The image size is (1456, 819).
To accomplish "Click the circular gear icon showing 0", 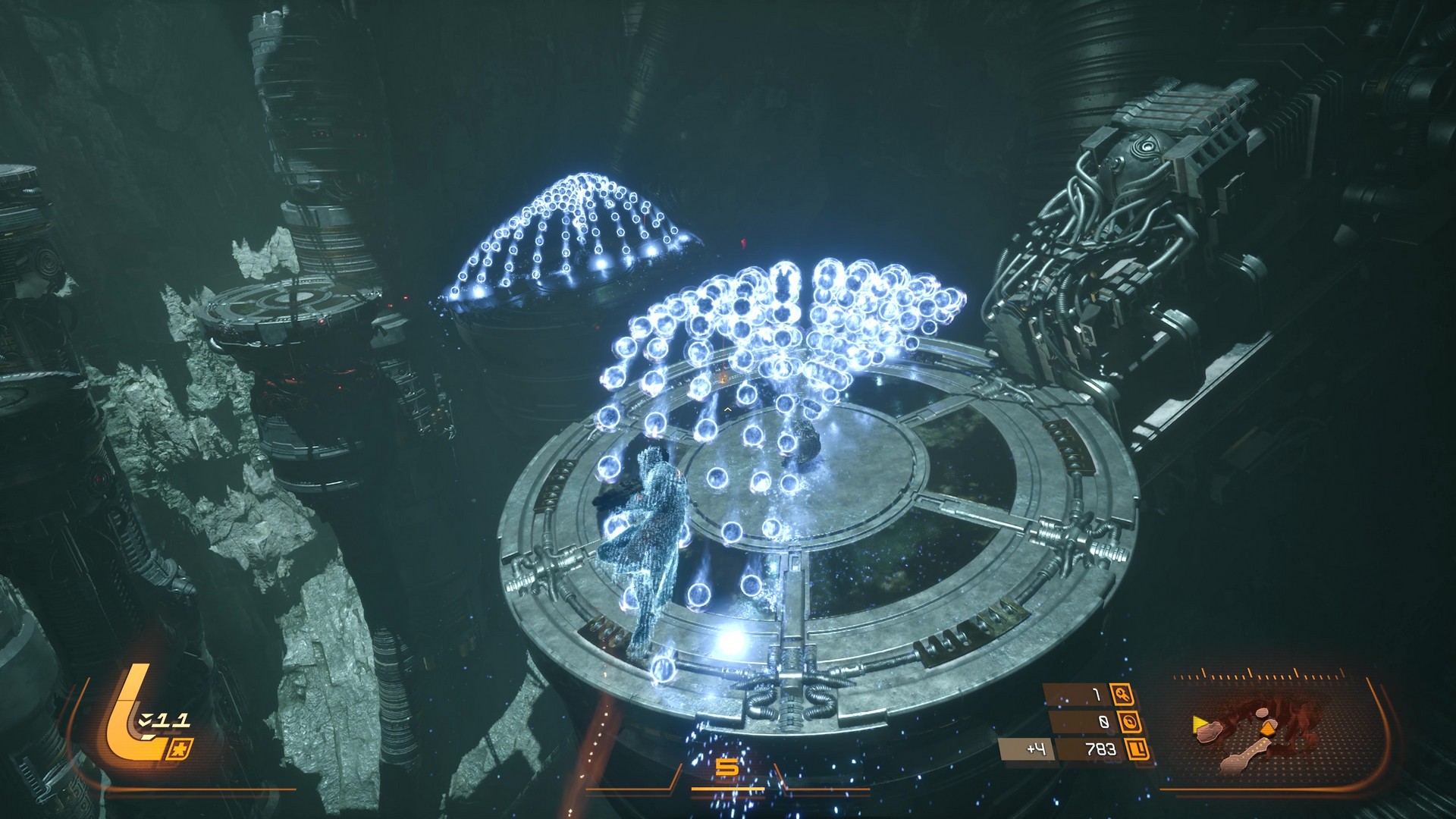I will [1130, 721].
